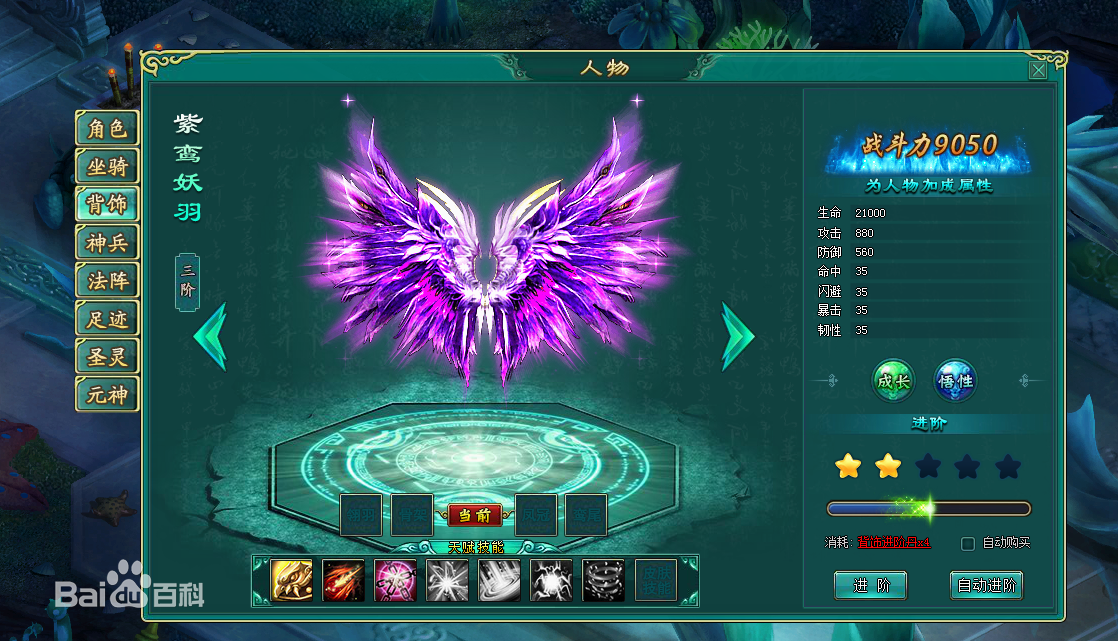Viewport: 1118px width, 641px height.
Task: Click the red 当前 current button
Action: point(474,515)
